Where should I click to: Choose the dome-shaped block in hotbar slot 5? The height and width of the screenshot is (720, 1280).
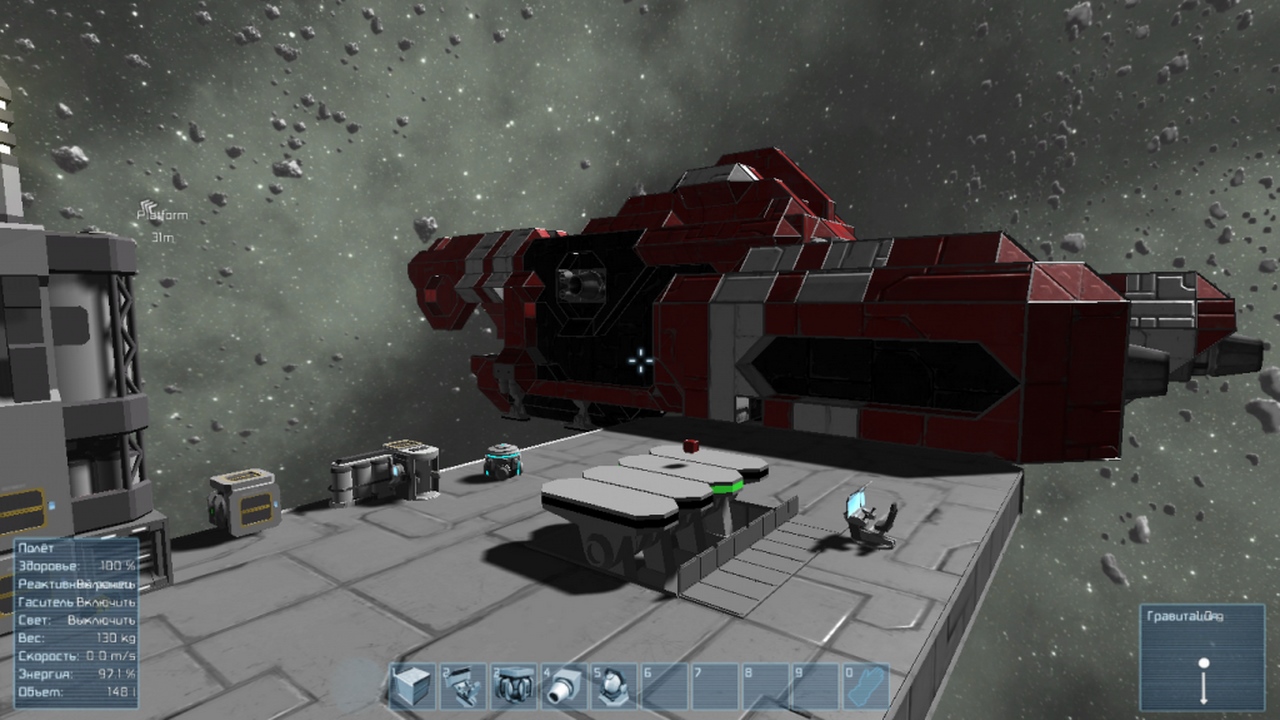coord(615,687)
